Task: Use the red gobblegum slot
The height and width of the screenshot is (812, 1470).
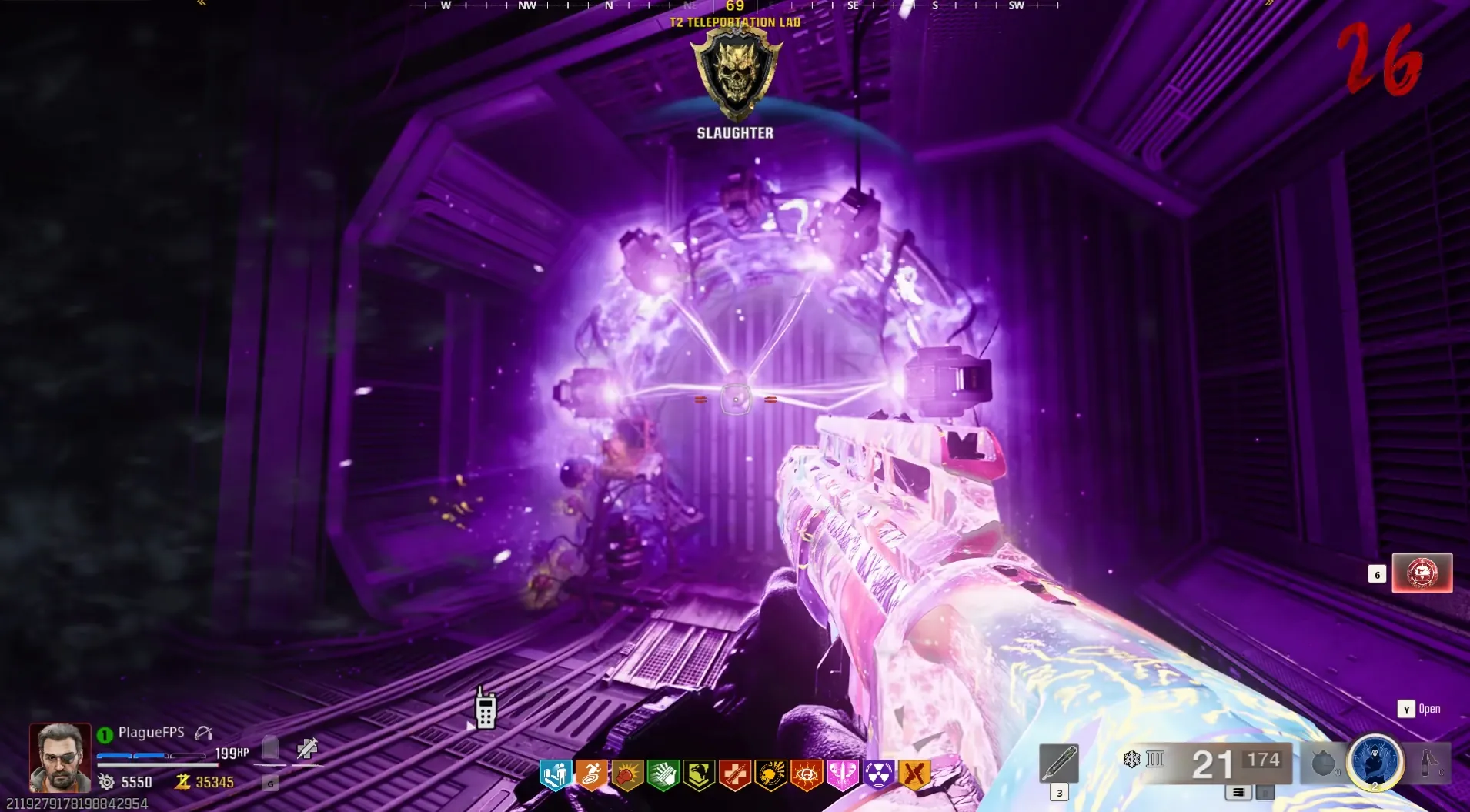Action: pyautogui.click(x=1422, y=573)
